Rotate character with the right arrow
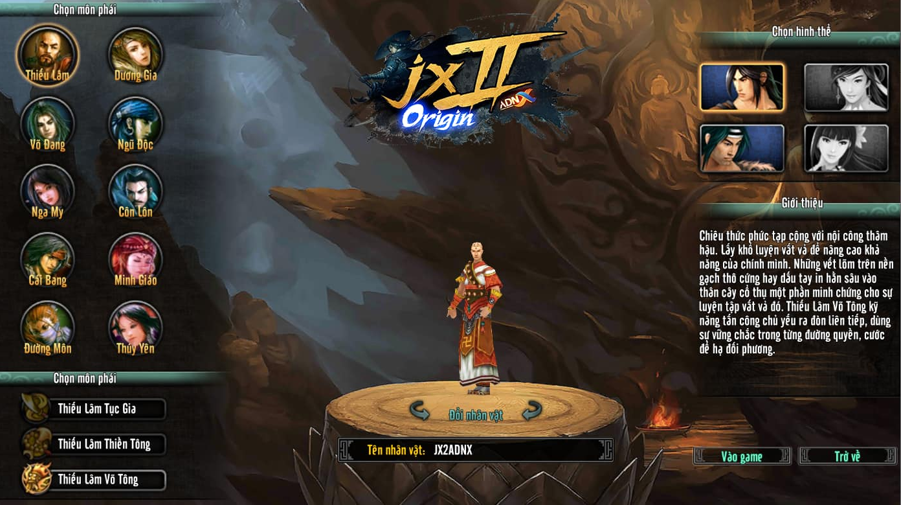 pyautogui.click(x=532, y=411)
